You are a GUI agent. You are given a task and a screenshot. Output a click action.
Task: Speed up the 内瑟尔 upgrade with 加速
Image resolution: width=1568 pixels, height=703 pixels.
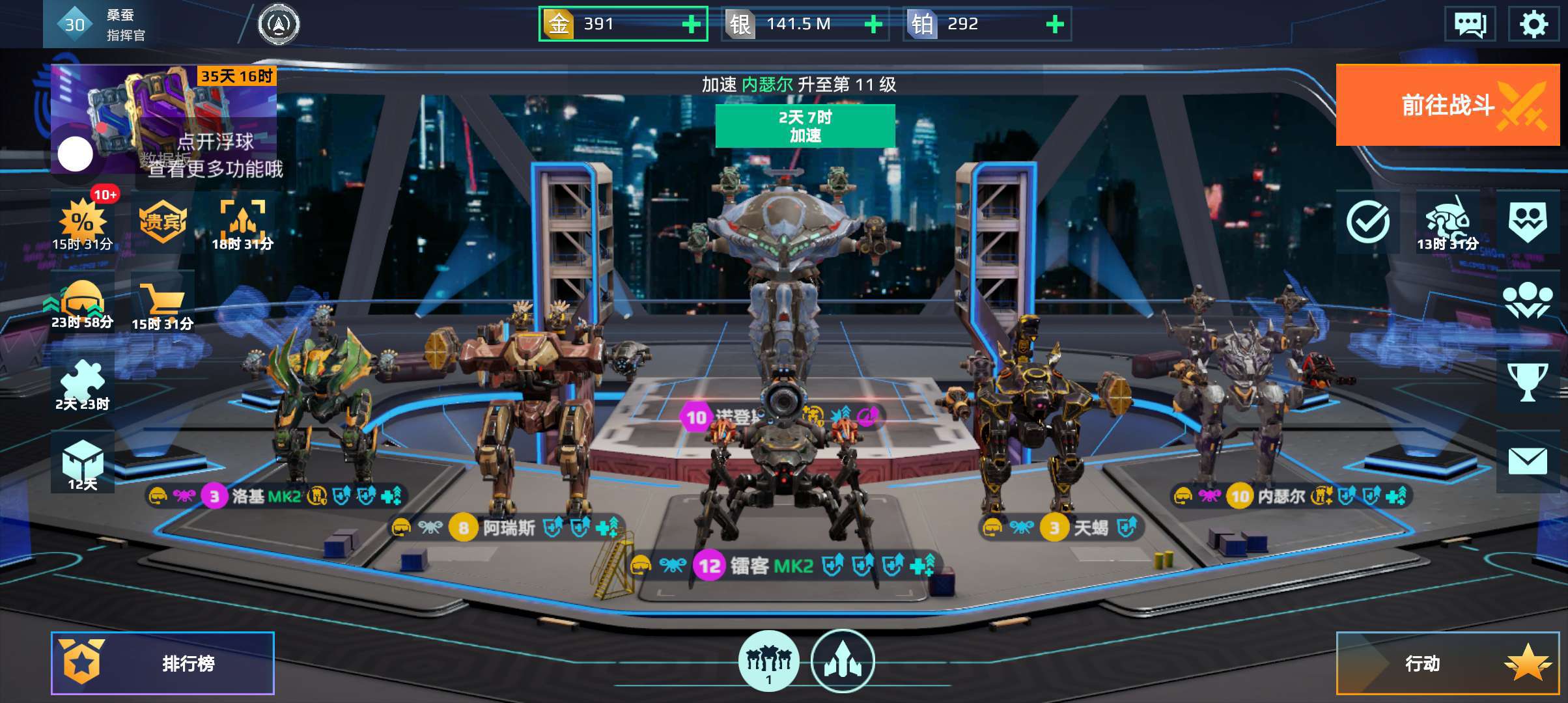click(805, 126)
